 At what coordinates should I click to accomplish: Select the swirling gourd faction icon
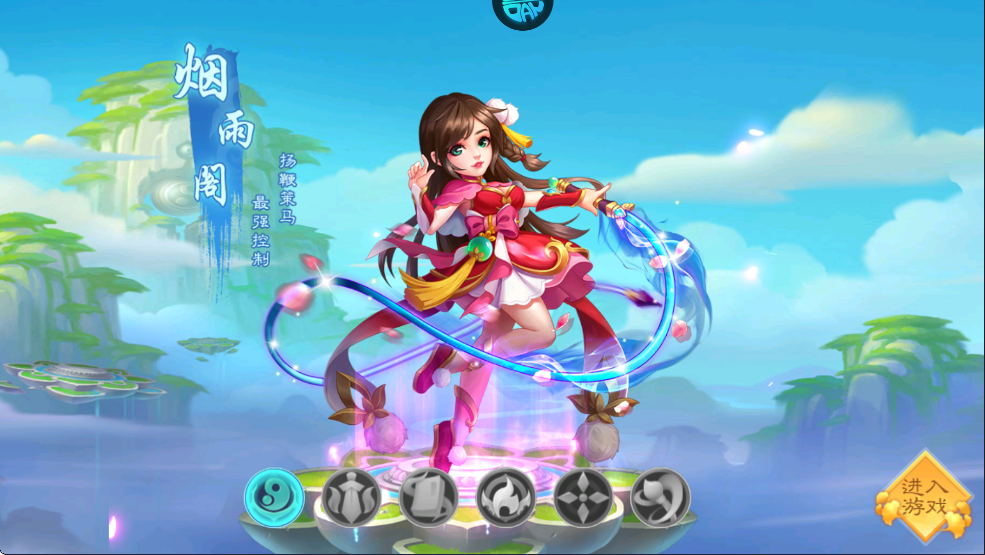pos(660,497)
